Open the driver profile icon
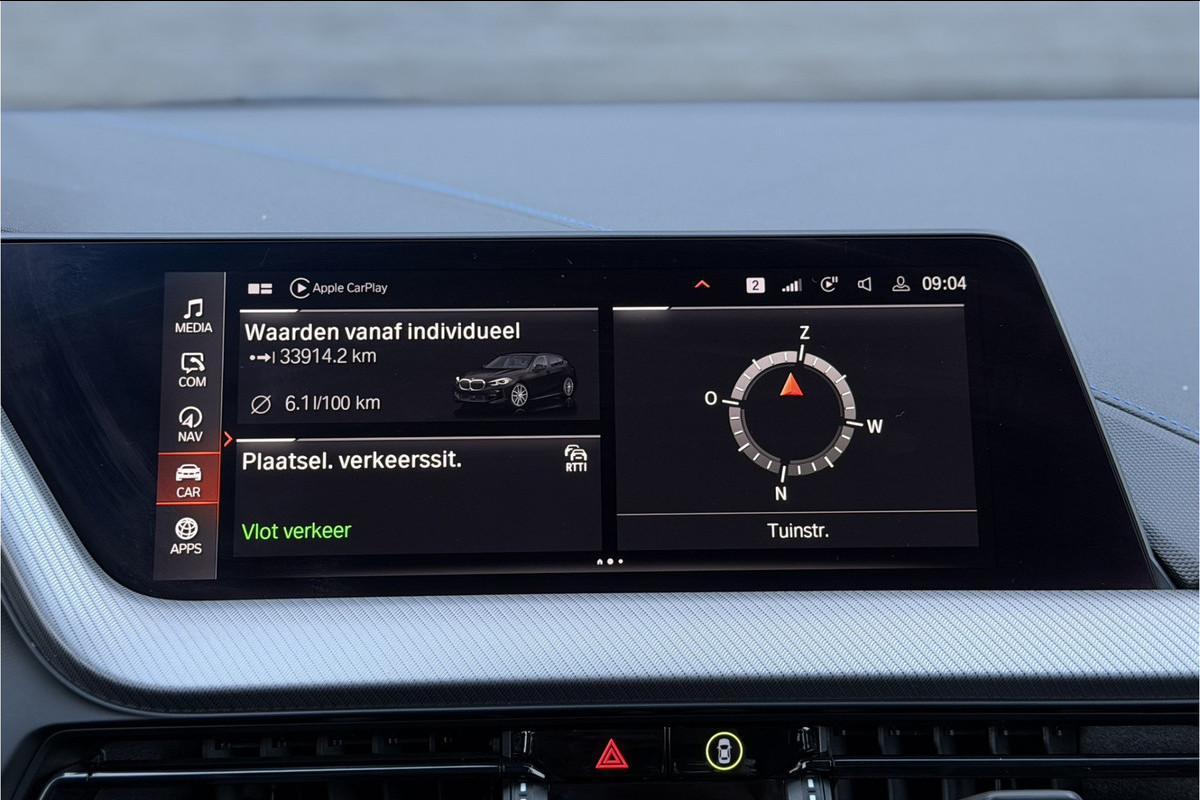The width and height of the screenshot is (1200, 800). [900, 284]
